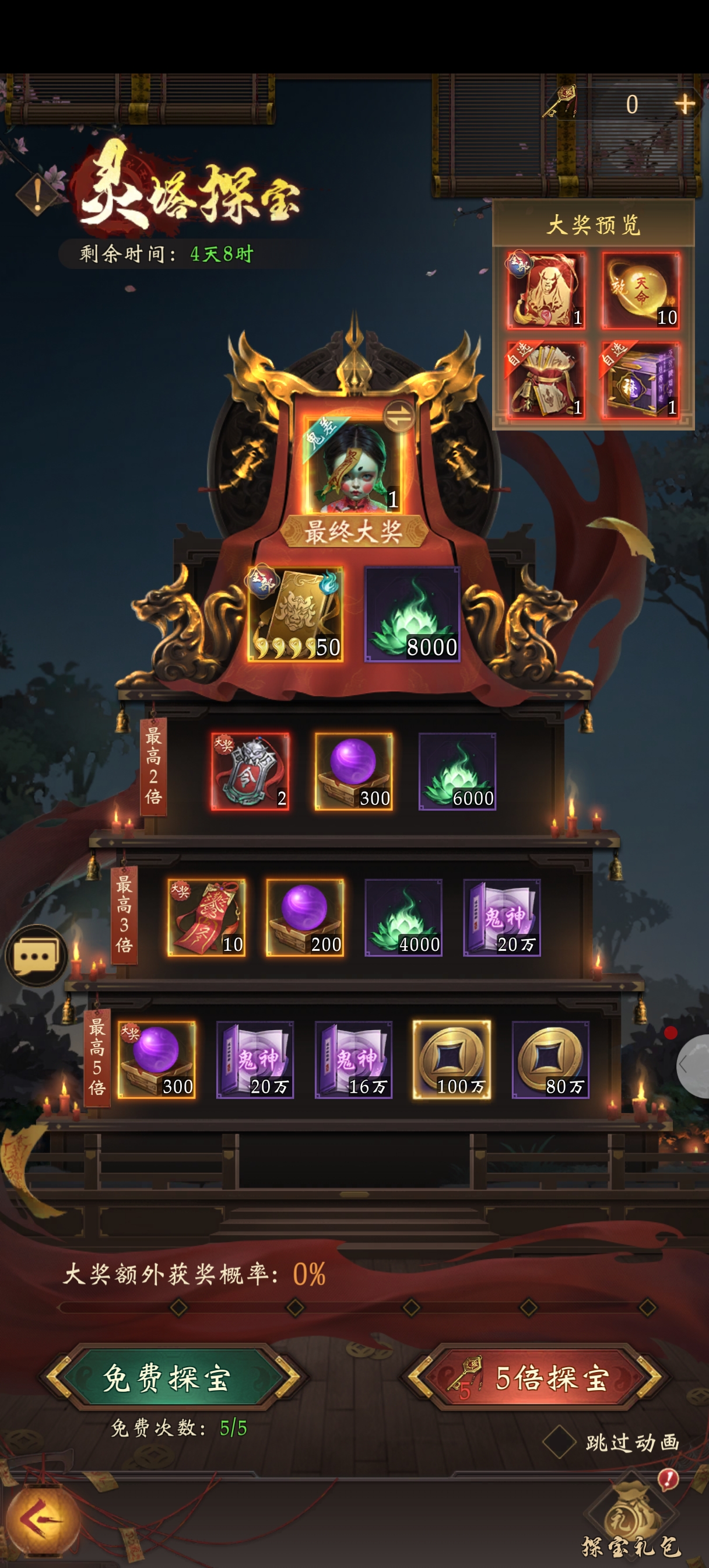Screen dimensions: 709x1568
Task: Preview the purple chest grand prize
Action: coord(641,380)
